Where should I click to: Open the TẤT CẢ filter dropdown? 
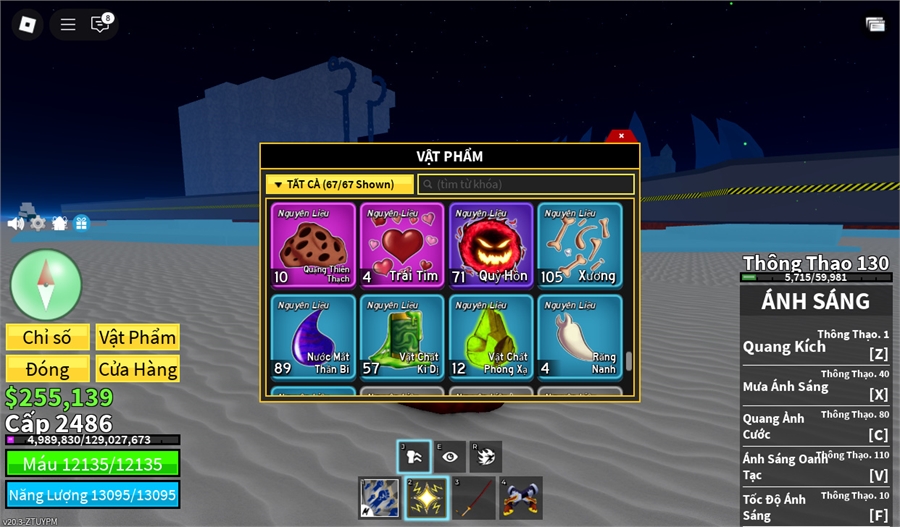tap(339, 185)
